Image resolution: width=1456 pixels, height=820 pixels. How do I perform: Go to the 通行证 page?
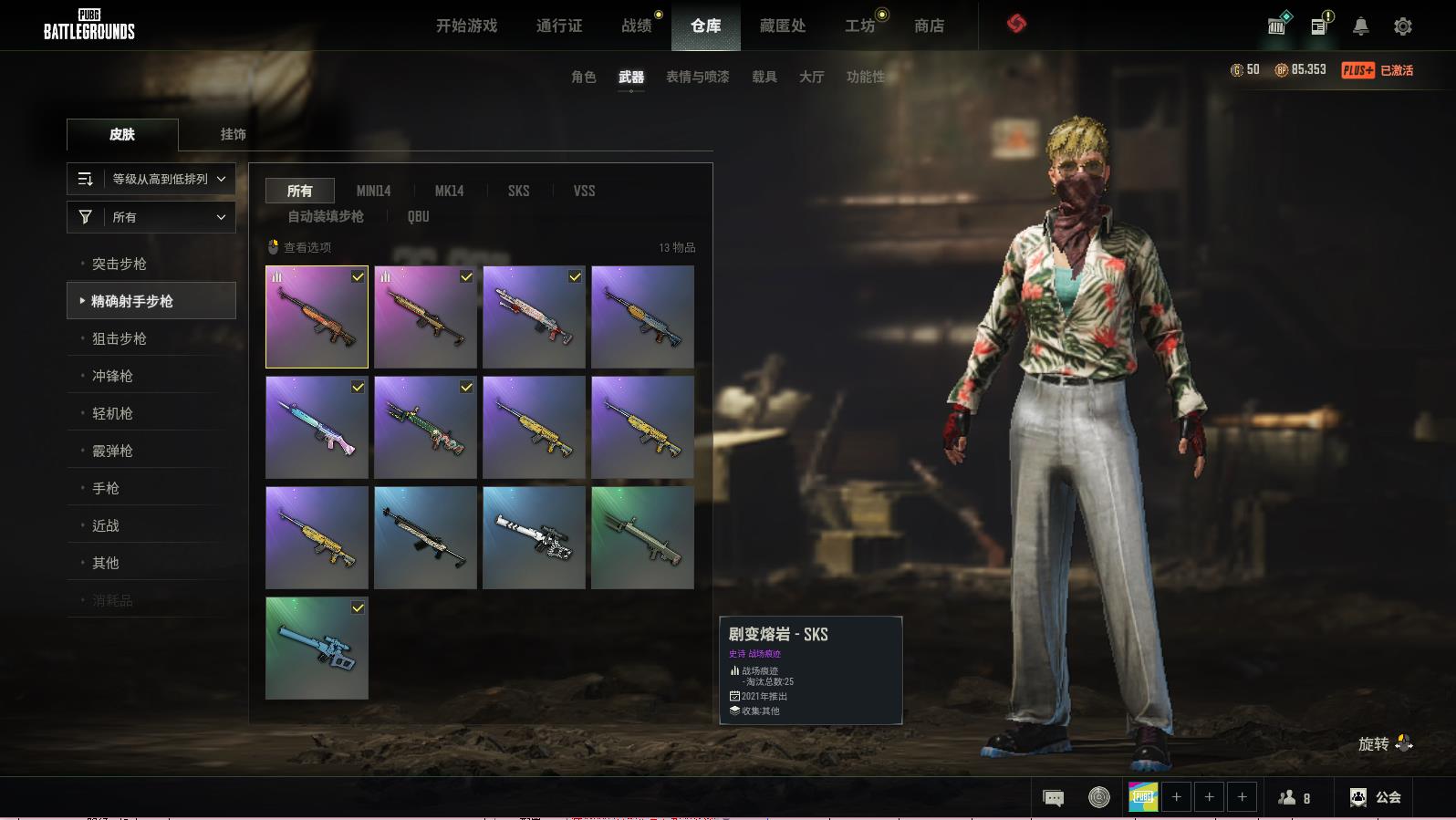[x=559, y=26]
